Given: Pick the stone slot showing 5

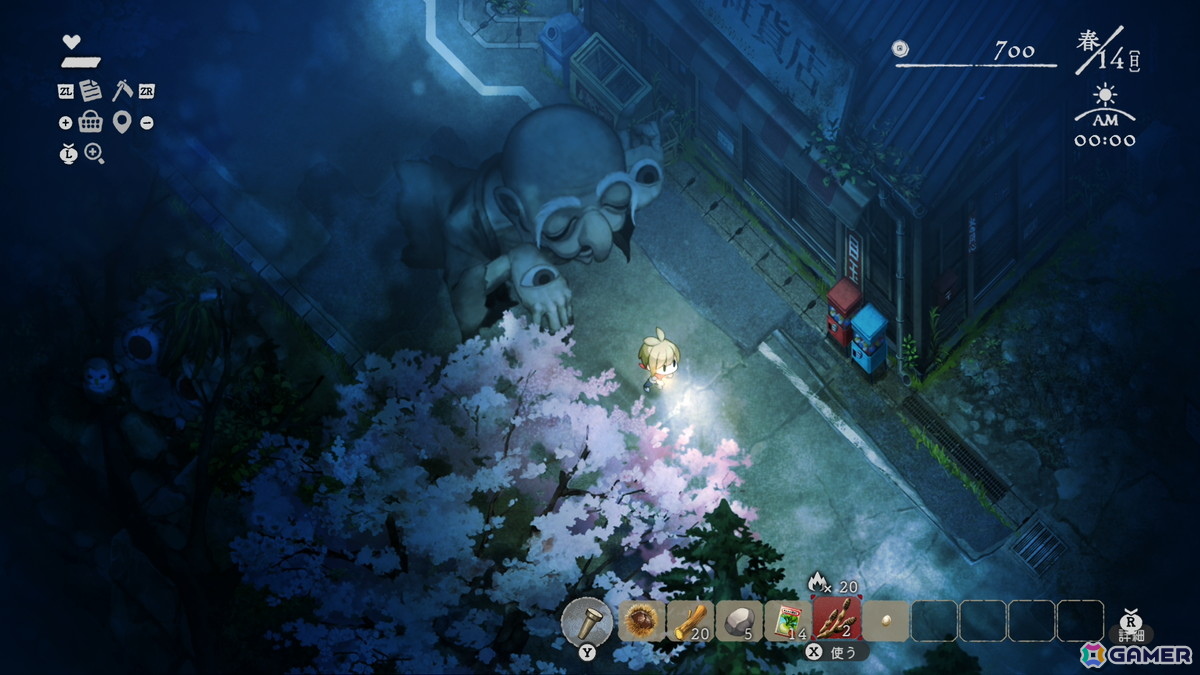Looking at the screenshot, I should point(738,621).
